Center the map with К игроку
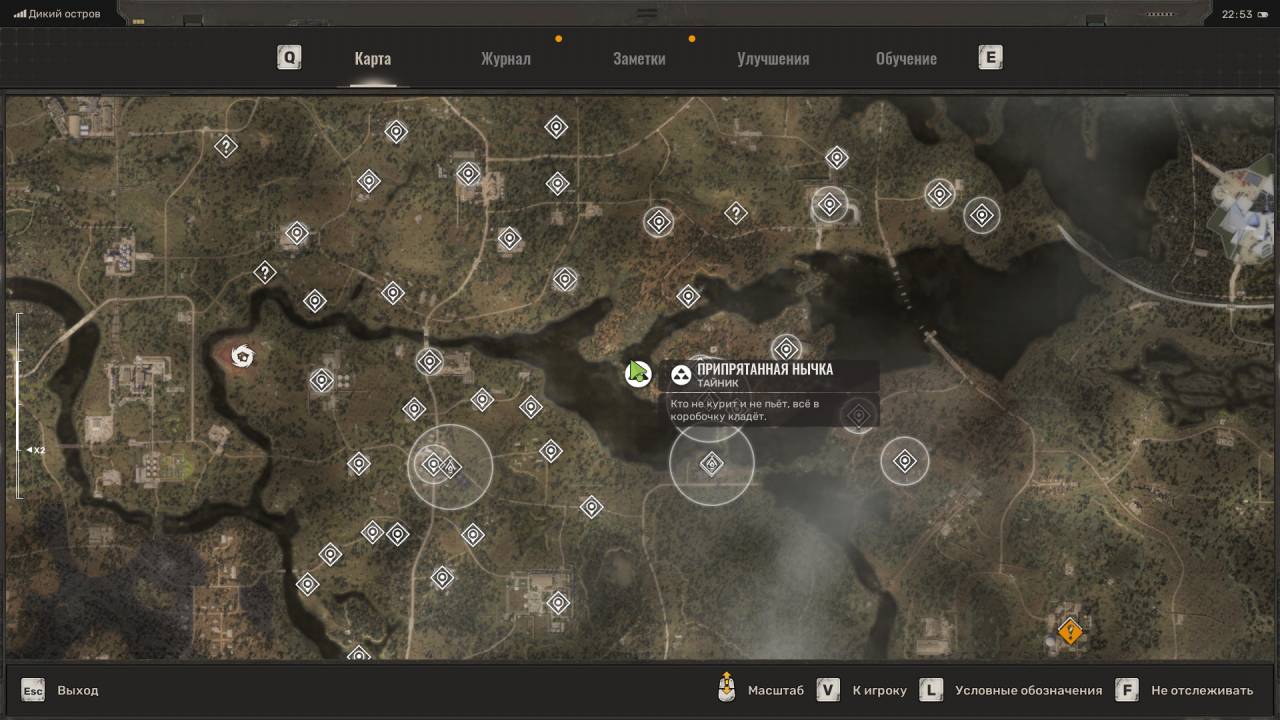The image size is (1280, 720). 863,690
